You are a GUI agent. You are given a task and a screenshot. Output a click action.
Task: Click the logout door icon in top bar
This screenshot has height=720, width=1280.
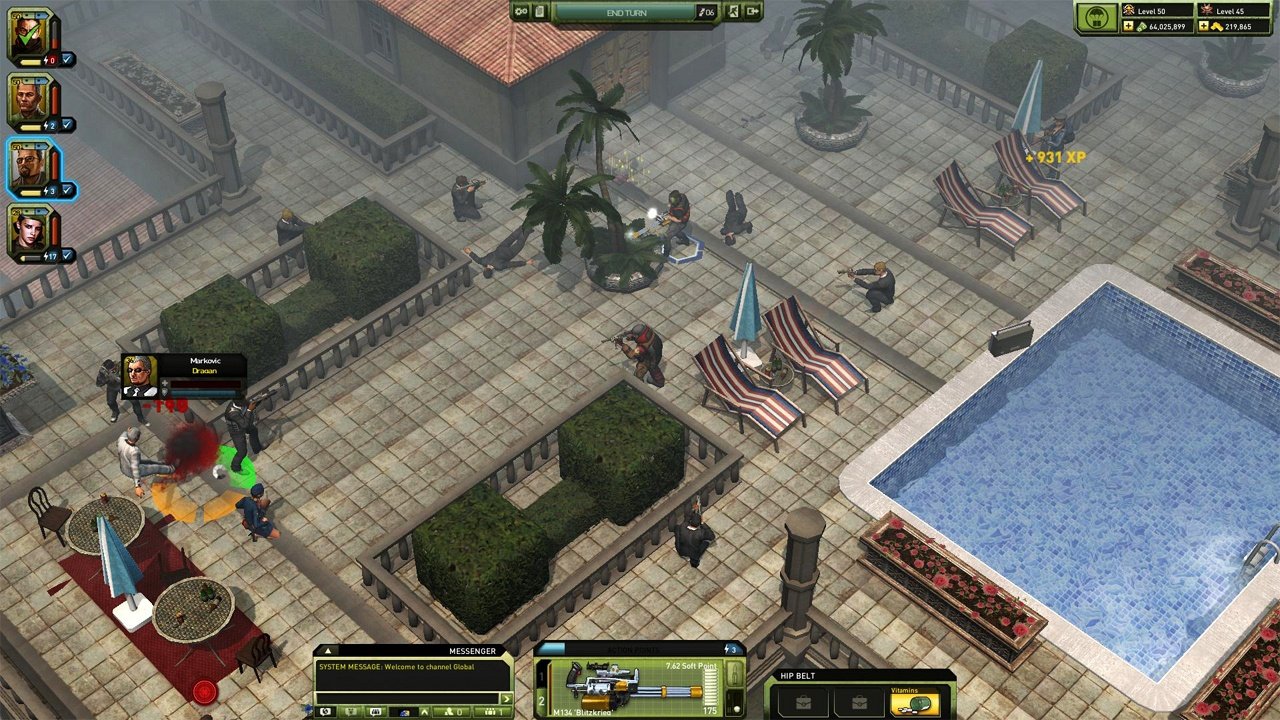(x=753, y=12)
